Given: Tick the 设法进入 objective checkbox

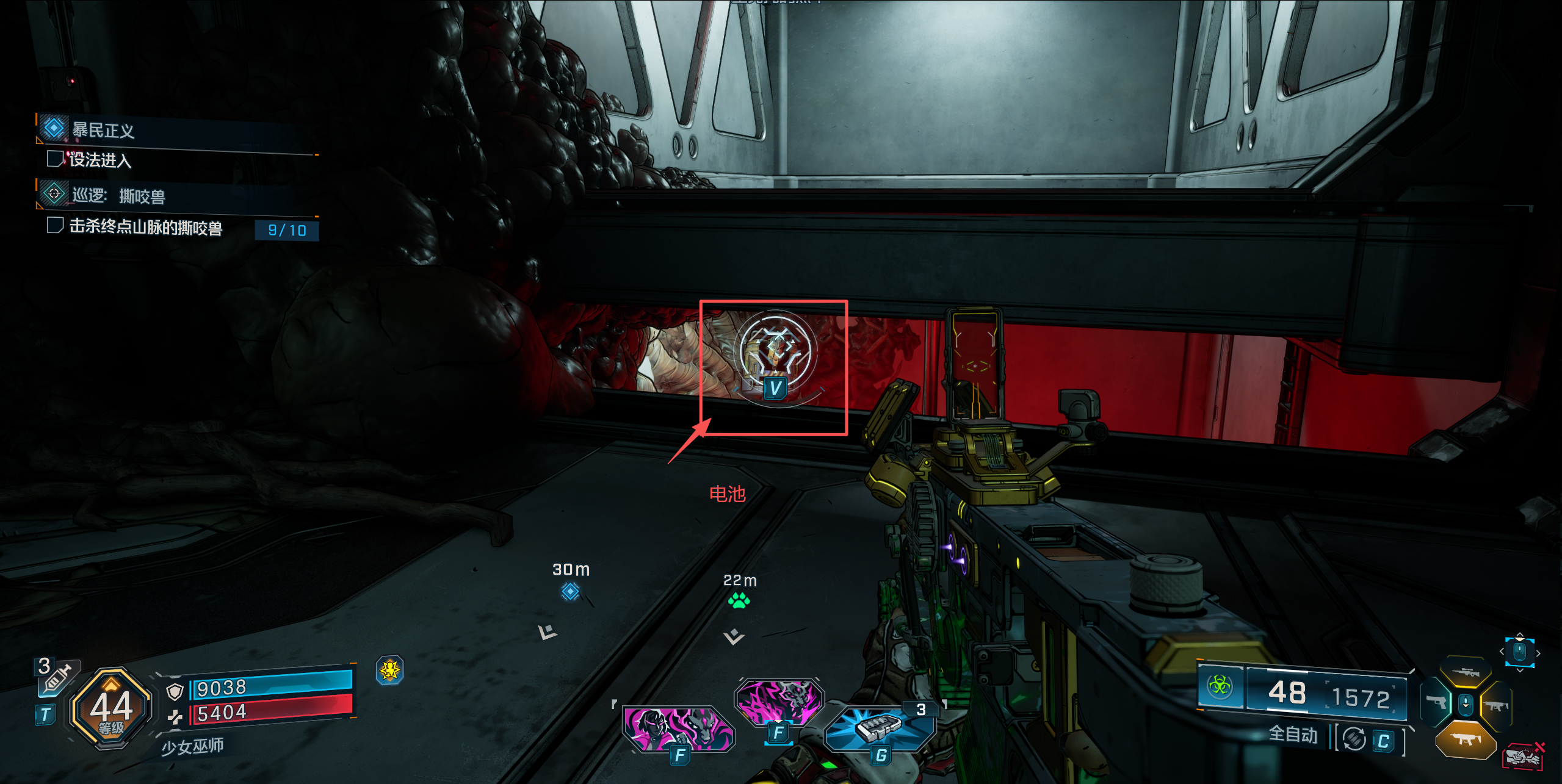Looking at the screenshot, I should click(x=55, y=159).
